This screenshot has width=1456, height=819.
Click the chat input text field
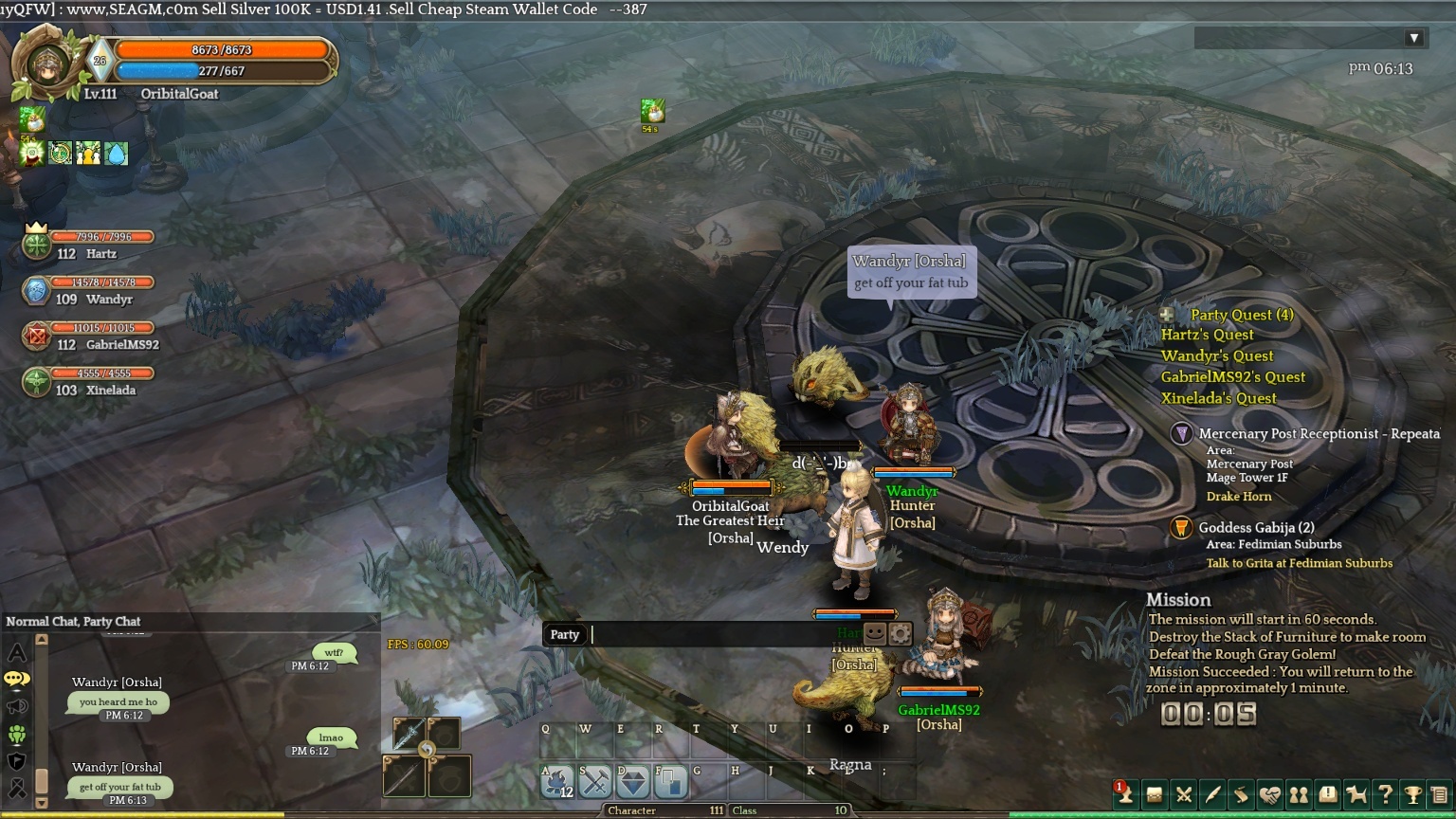pyautogui.click(x=720, y=634)
